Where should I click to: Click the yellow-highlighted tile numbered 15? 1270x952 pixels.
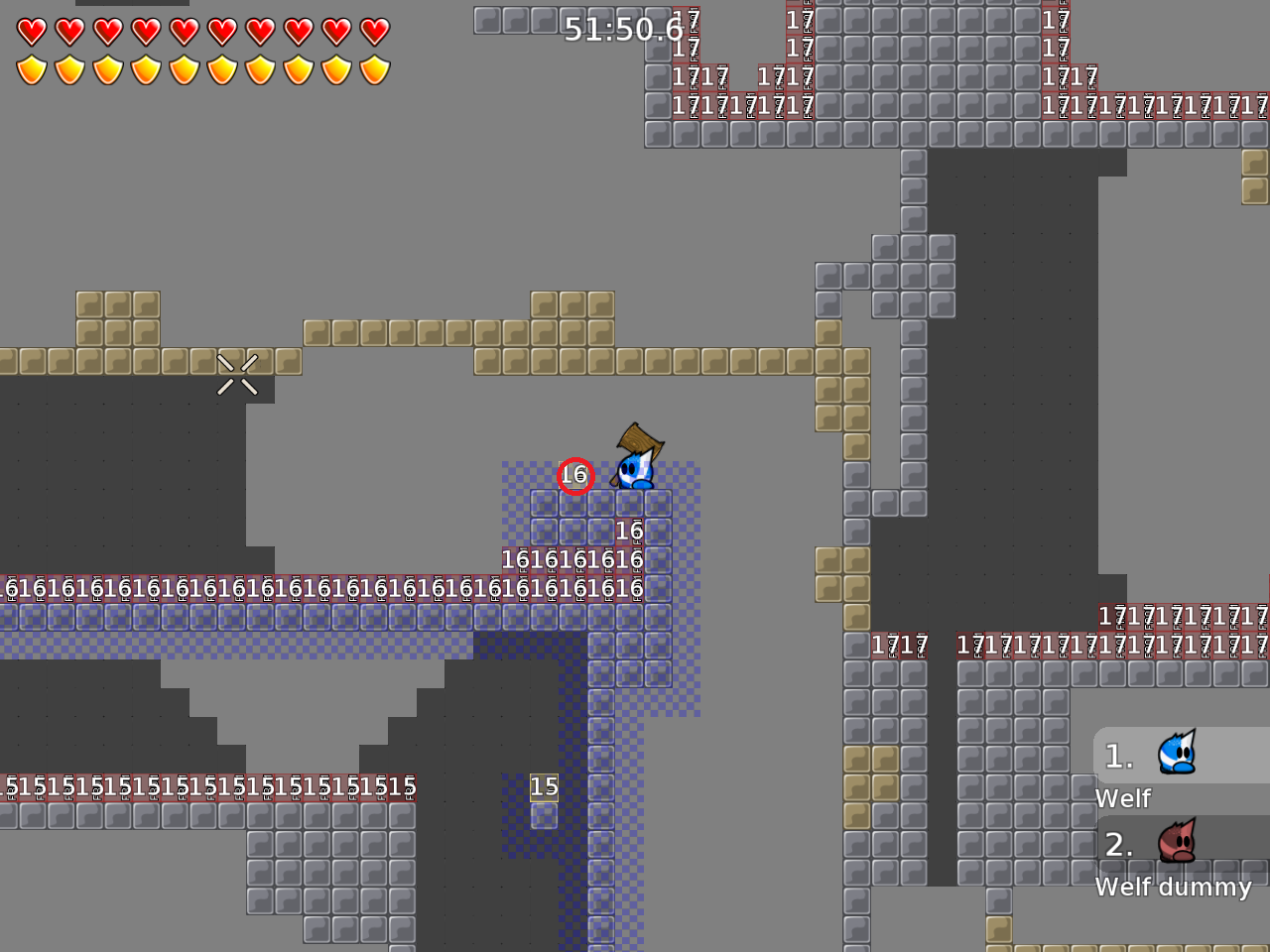pyautogui.click(x=545, y=786)
